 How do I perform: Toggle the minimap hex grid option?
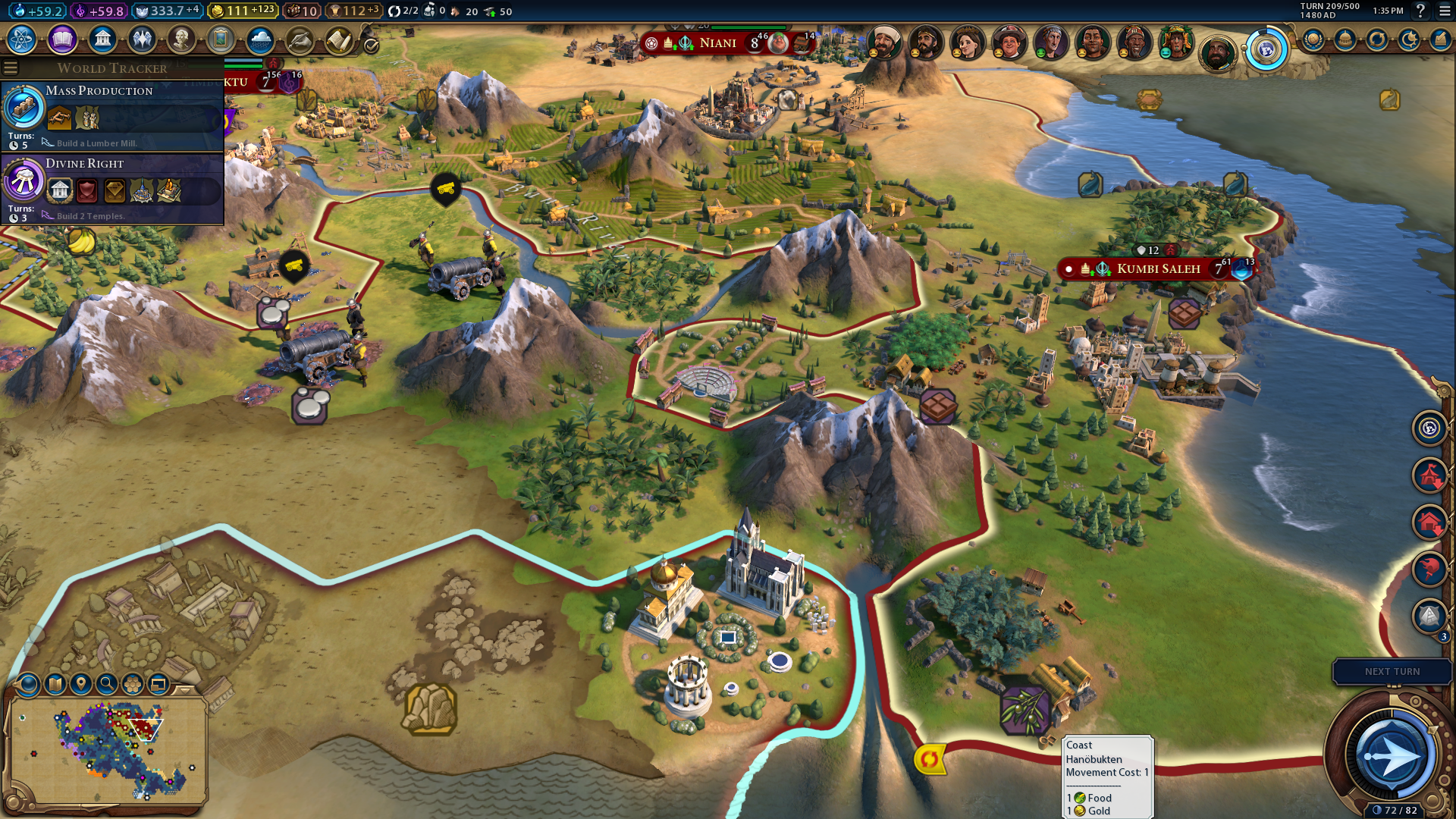coord(133,684)
